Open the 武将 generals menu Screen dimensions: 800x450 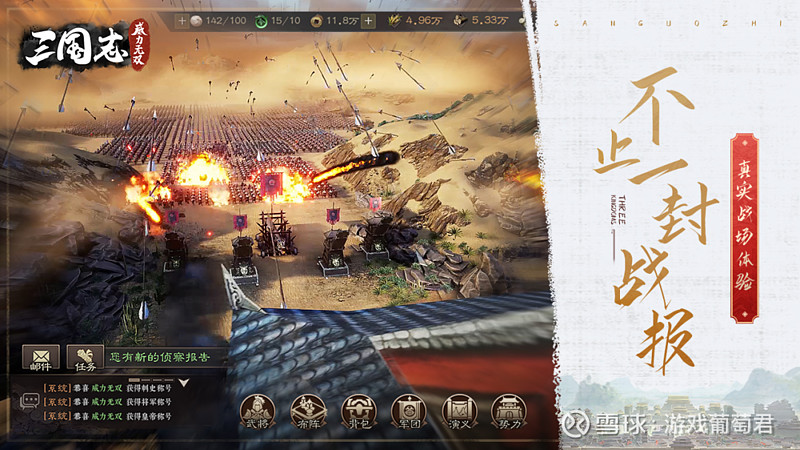(x=257, y=410)
